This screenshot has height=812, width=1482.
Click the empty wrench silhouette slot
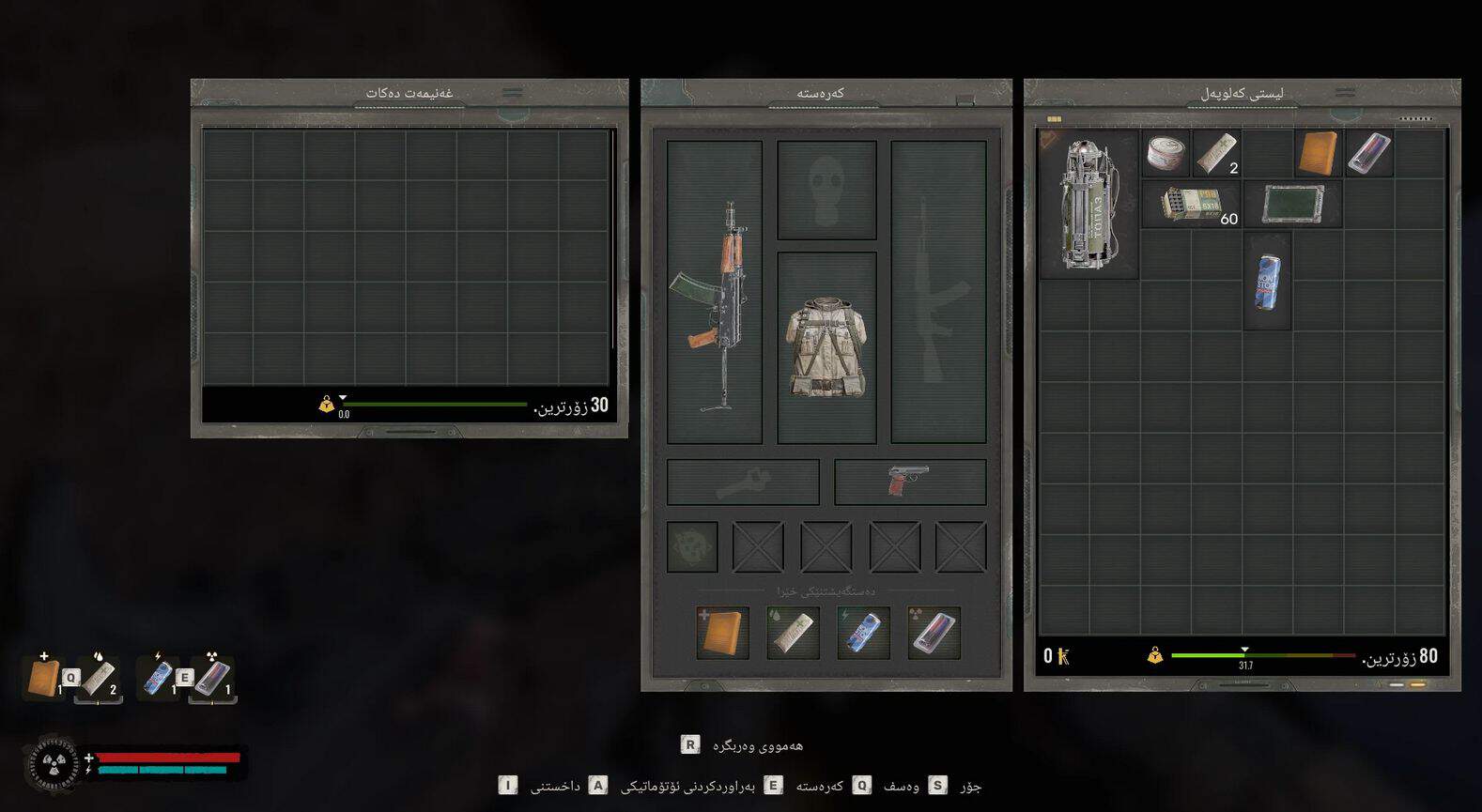tap(743, 482)
